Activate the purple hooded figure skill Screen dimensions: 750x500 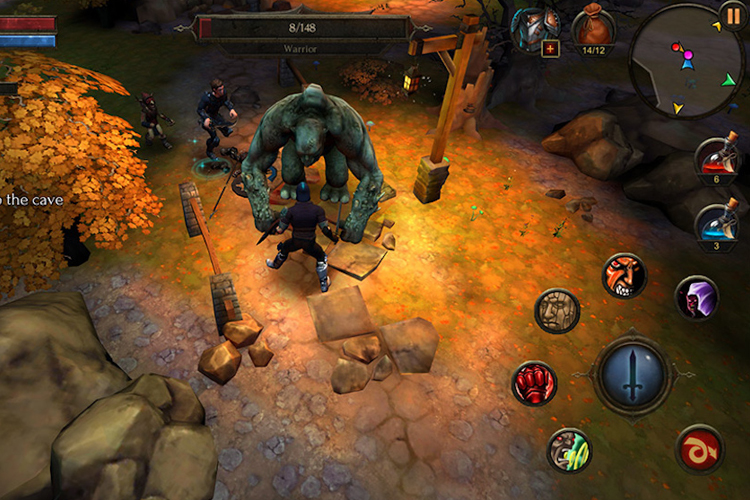pyautogui.click(x=696, y=297)
